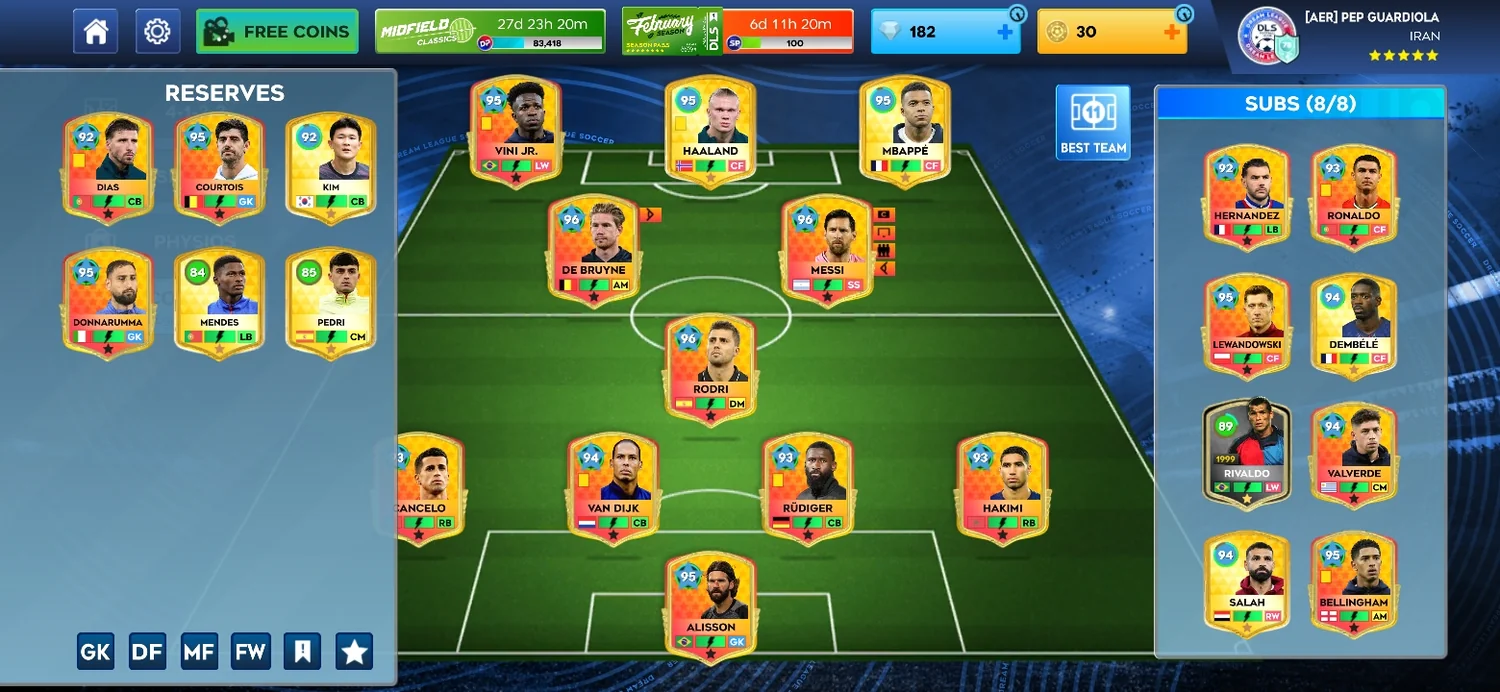Activate the Best Team button
The image size is (1500, 692).
[1093, 122]
